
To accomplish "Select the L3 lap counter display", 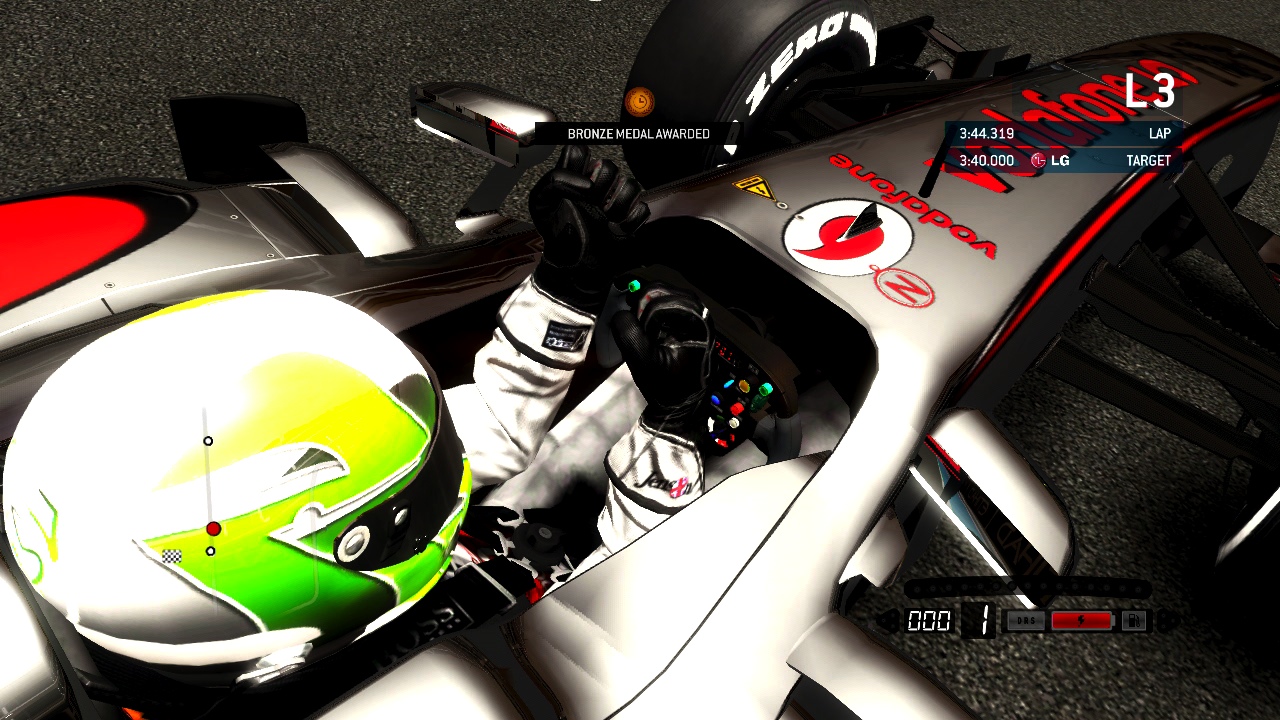I will coord(1150,92).
